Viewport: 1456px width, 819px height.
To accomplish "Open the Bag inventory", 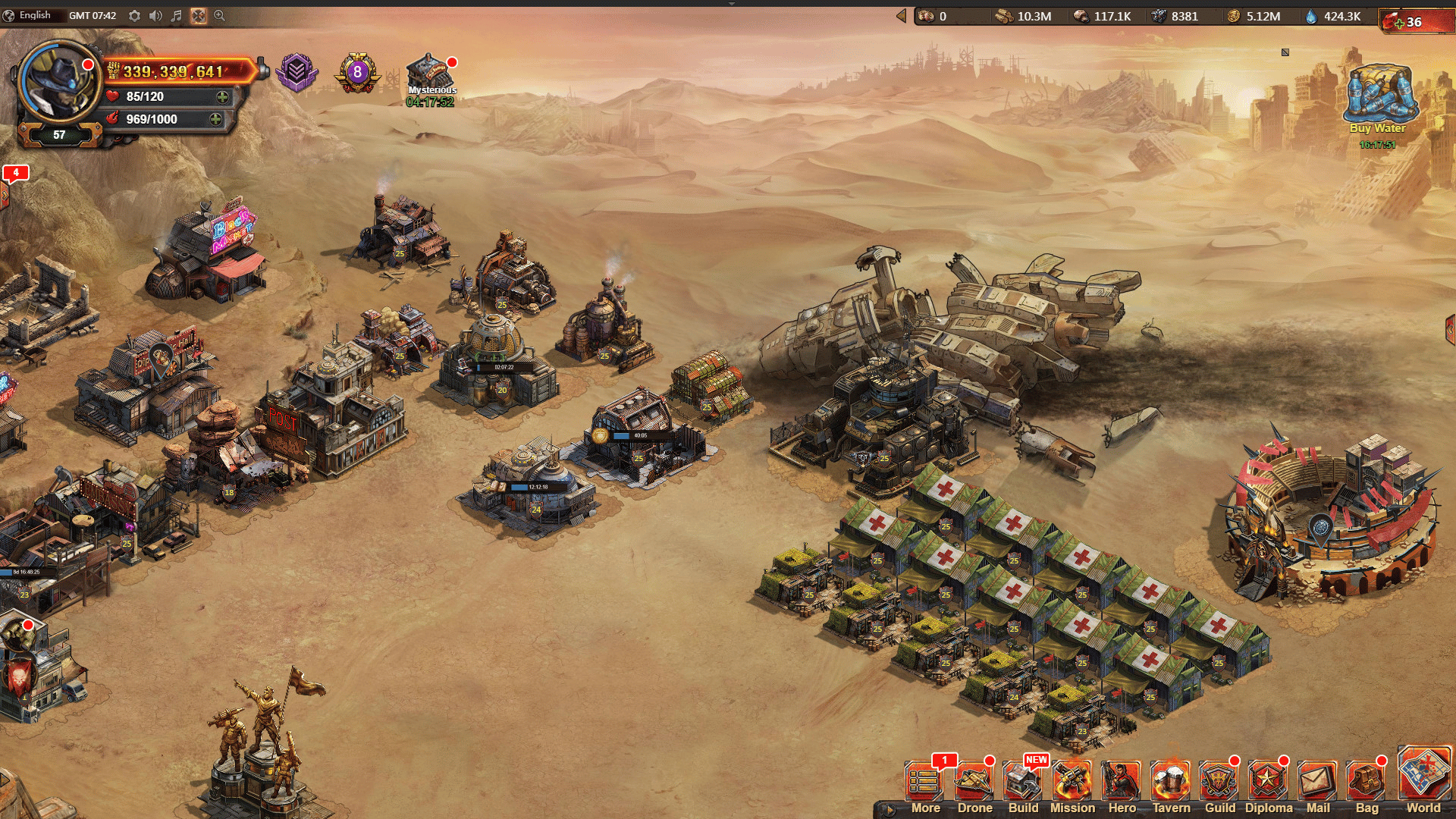I will pyautogui.click(x=1367, y=786).
